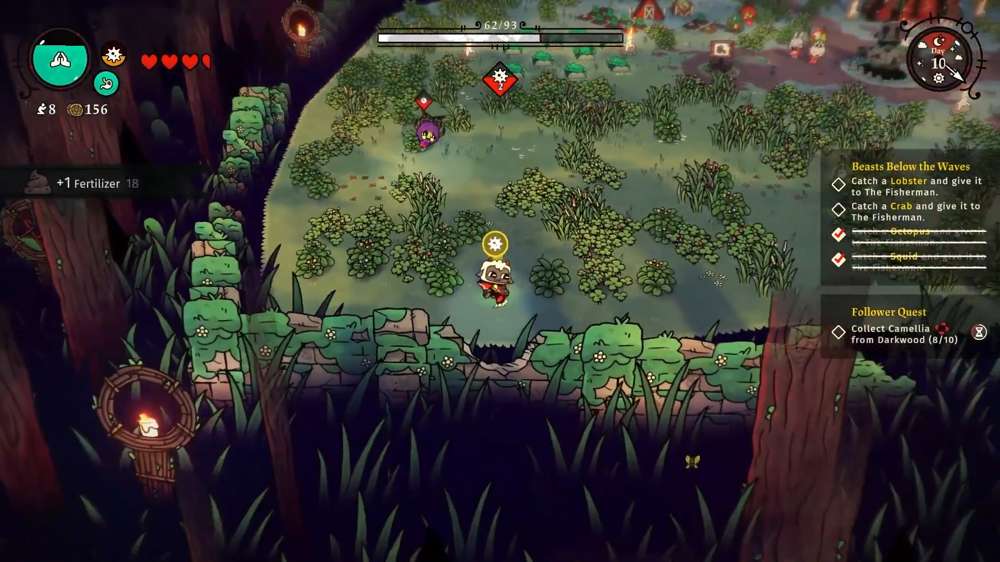Select the completed Squid objective
Screen dimensions: 1000x562
pyautogui.click(x=915, y=259)
